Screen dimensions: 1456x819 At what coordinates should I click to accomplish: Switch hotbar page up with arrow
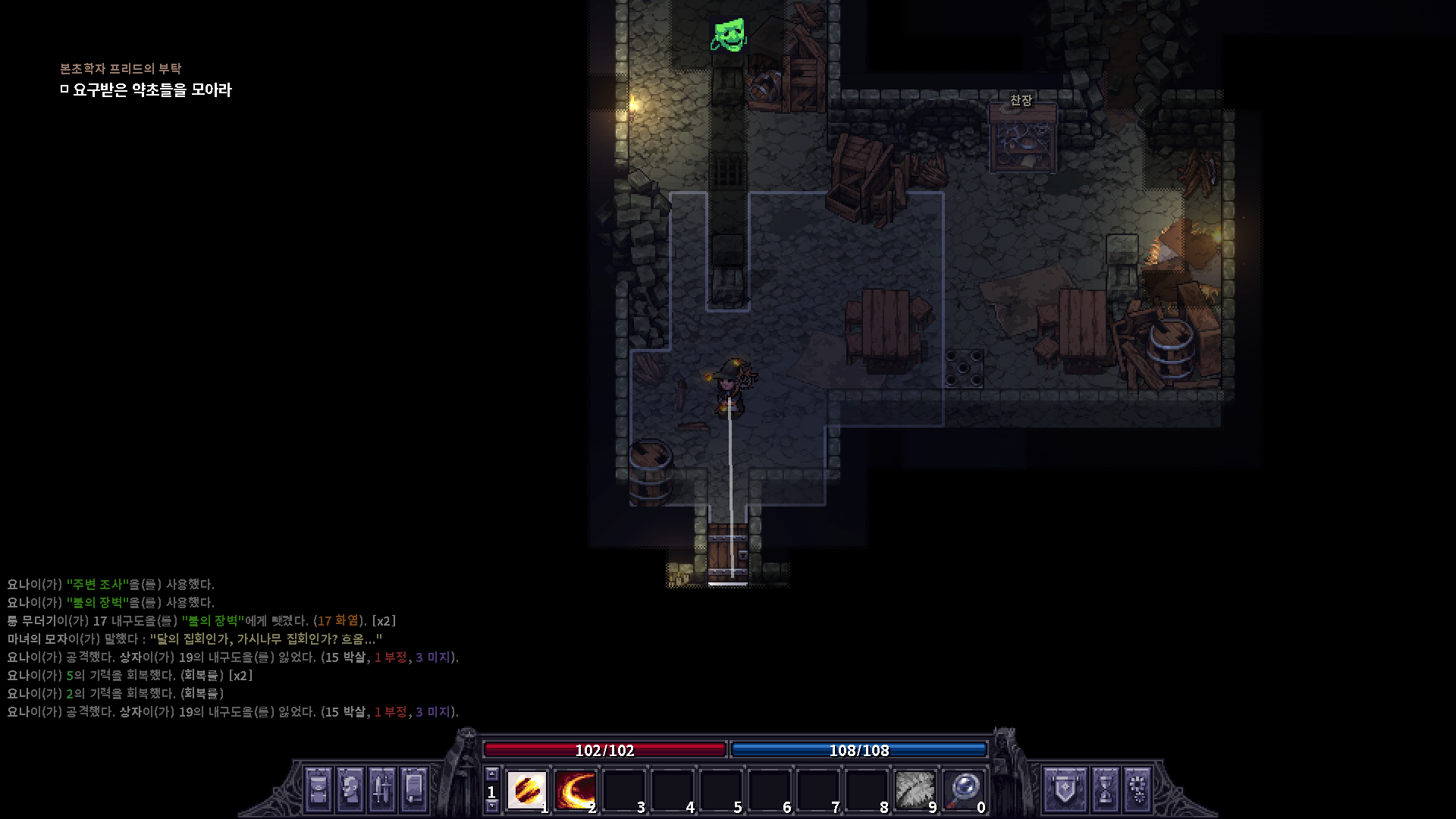tap(492, 774)
